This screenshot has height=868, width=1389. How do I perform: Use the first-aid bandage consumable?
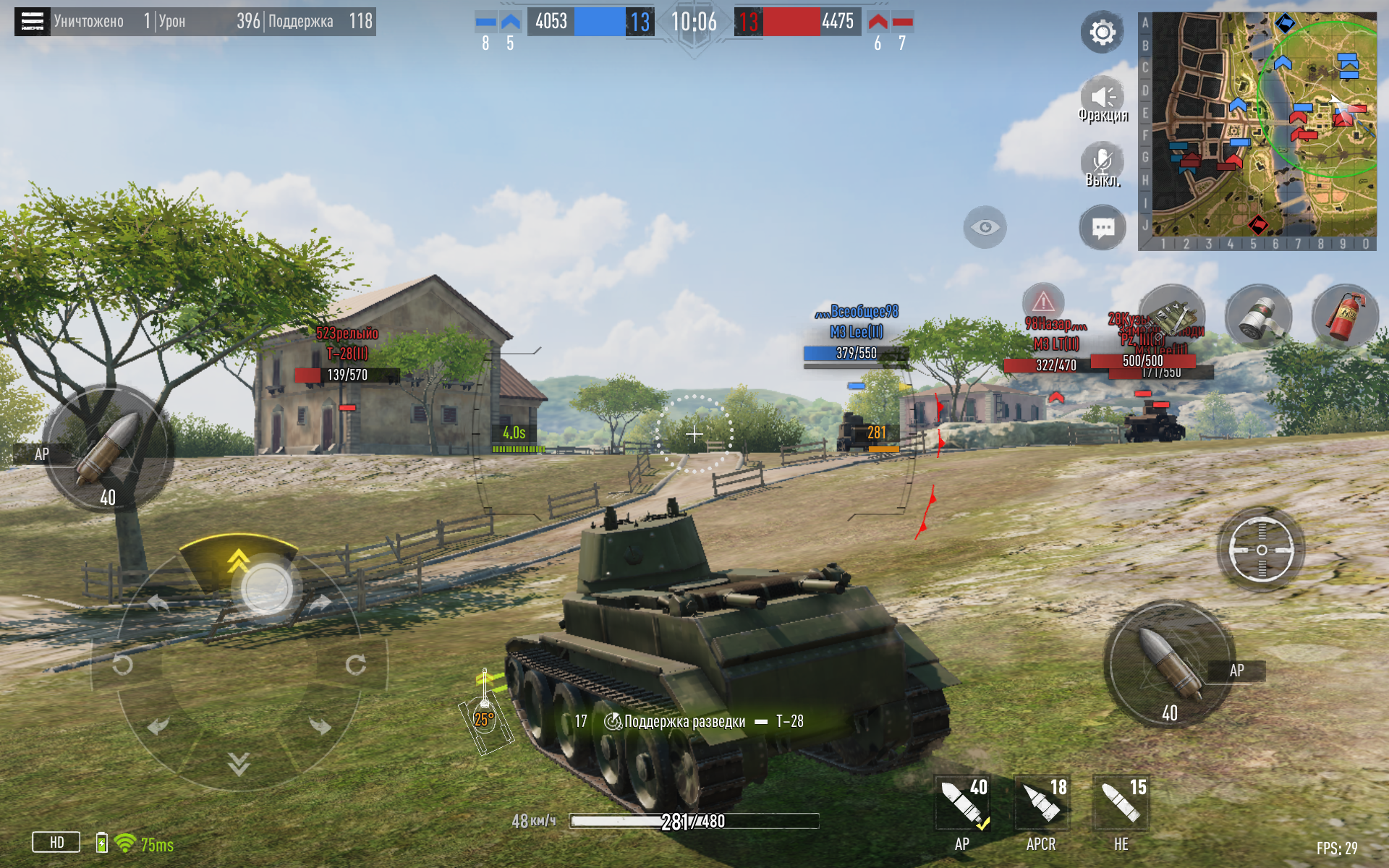[x=1258, y=317]
